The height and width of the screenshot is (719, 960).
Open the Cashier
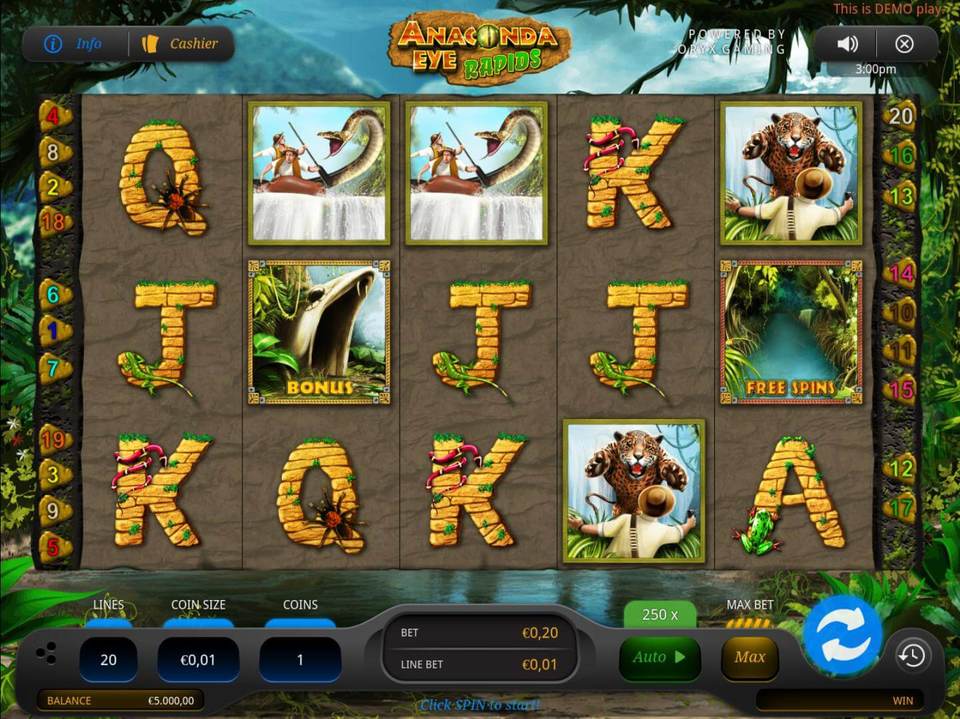[181, 44]
